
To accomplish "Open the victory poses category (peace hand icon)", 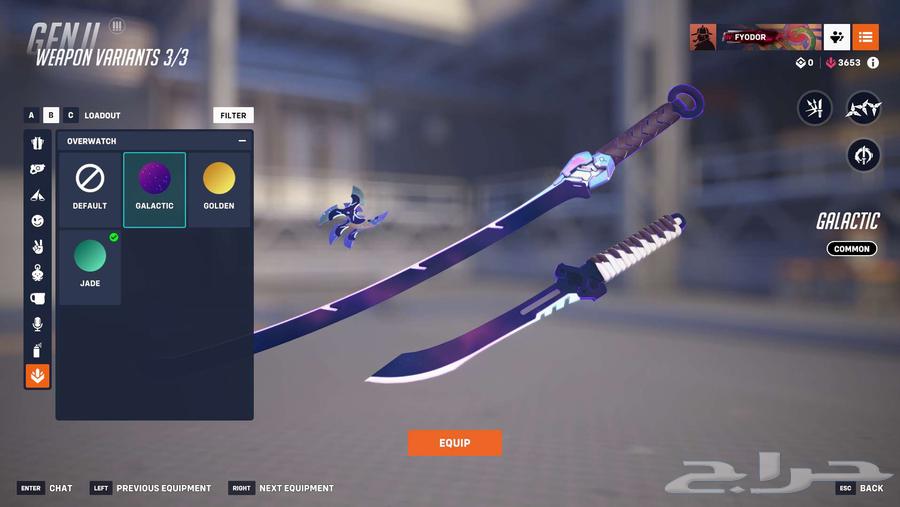I will [38, 246].
